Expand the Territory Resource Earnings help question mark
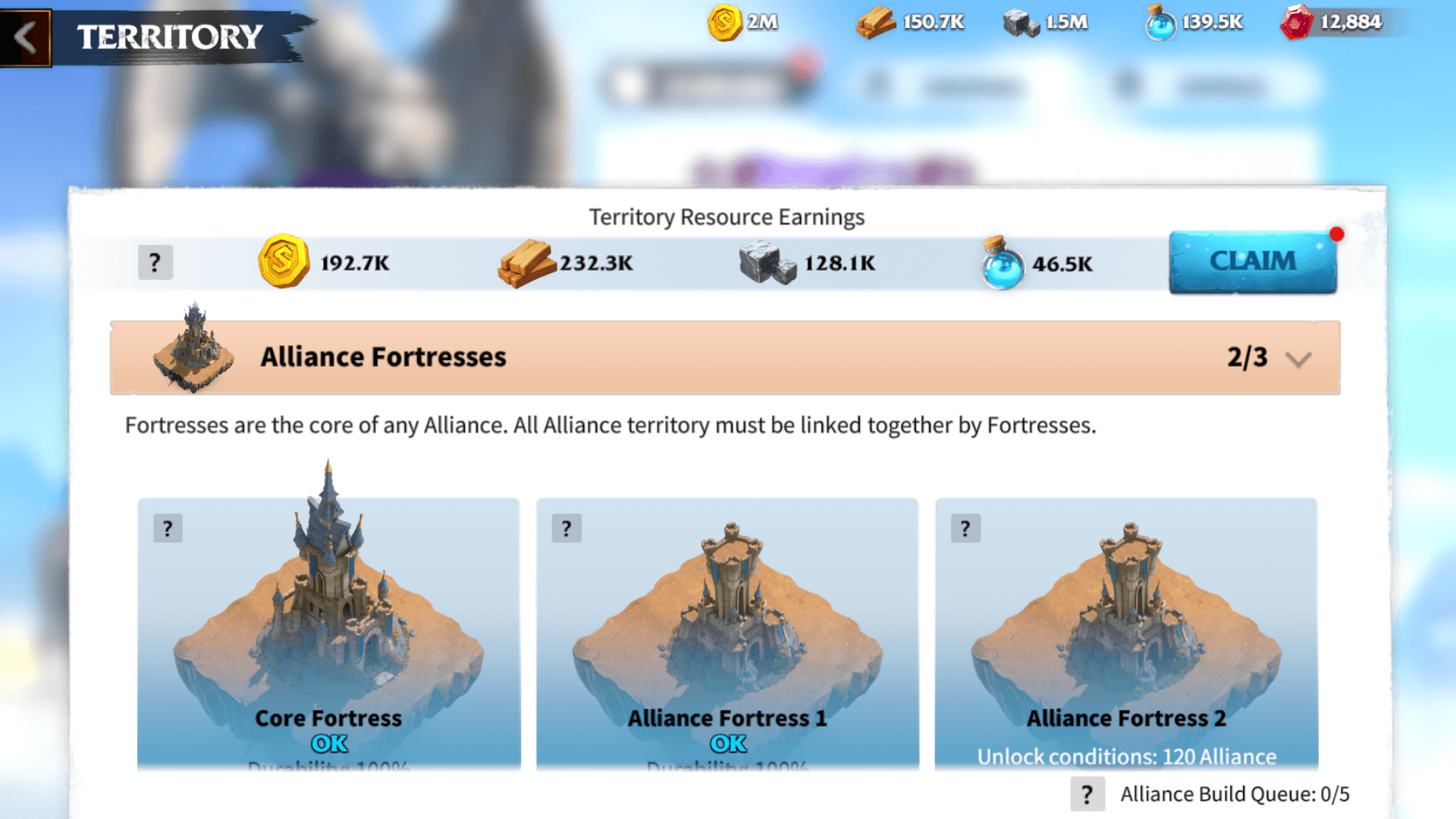 155,262
